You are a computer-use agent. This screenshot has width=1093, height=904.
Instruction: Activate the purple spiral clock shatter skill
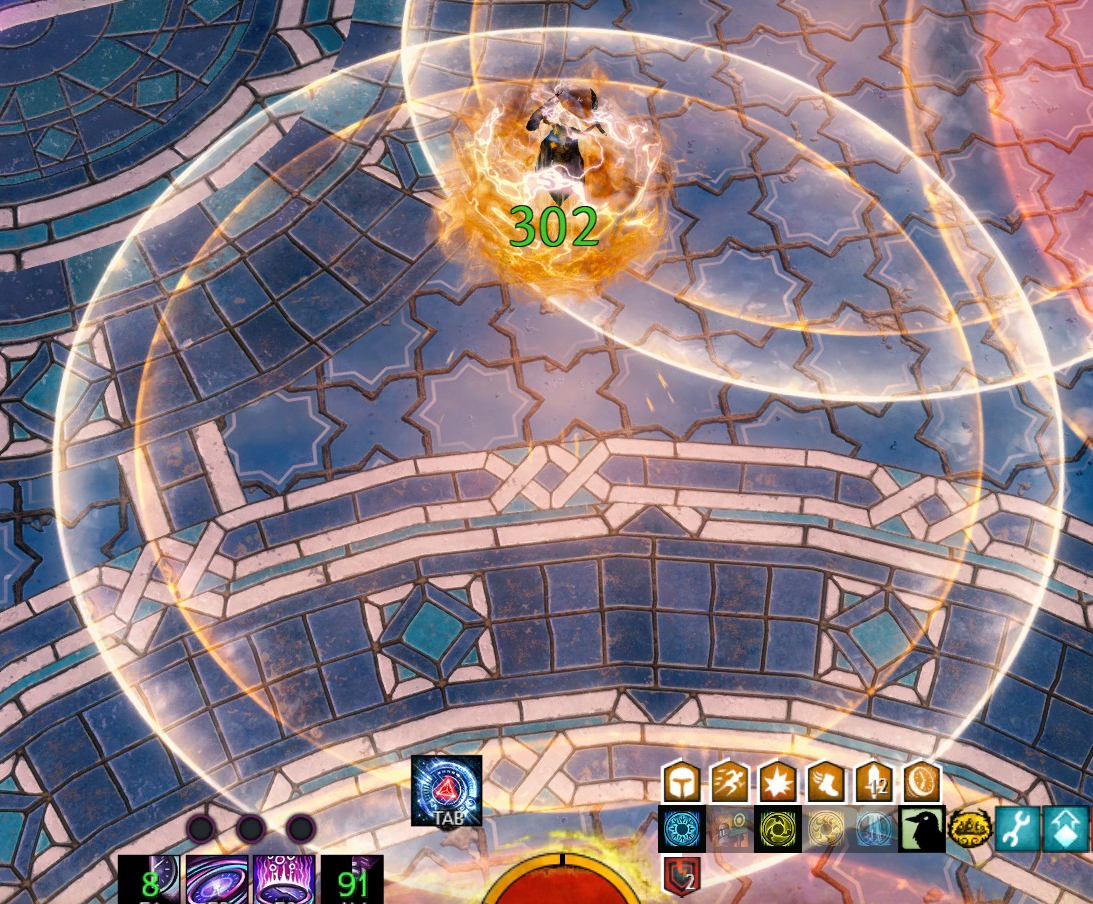[217, 880]
